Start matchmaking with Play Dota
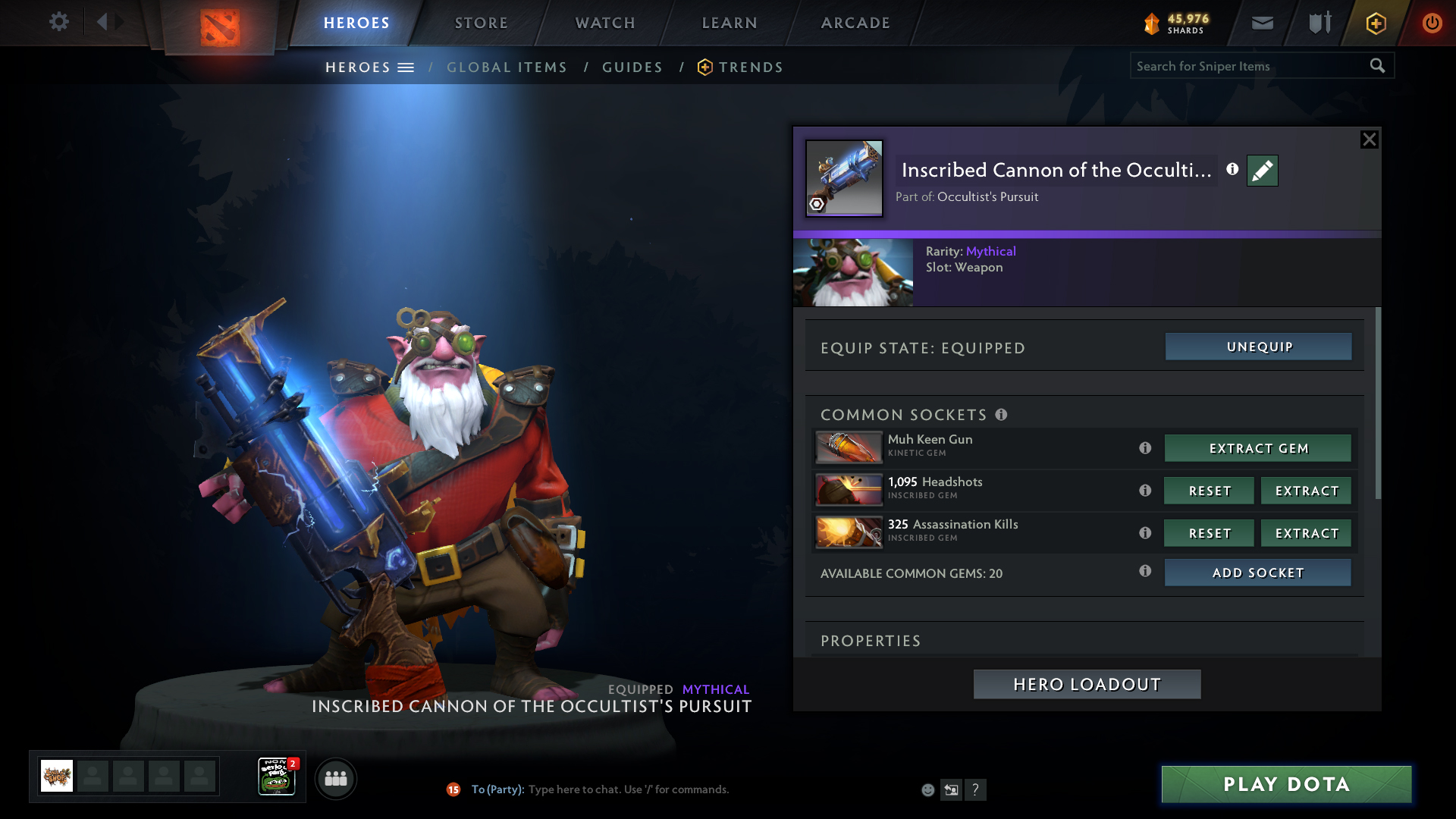1456x819 pixels. [1286, 784]
